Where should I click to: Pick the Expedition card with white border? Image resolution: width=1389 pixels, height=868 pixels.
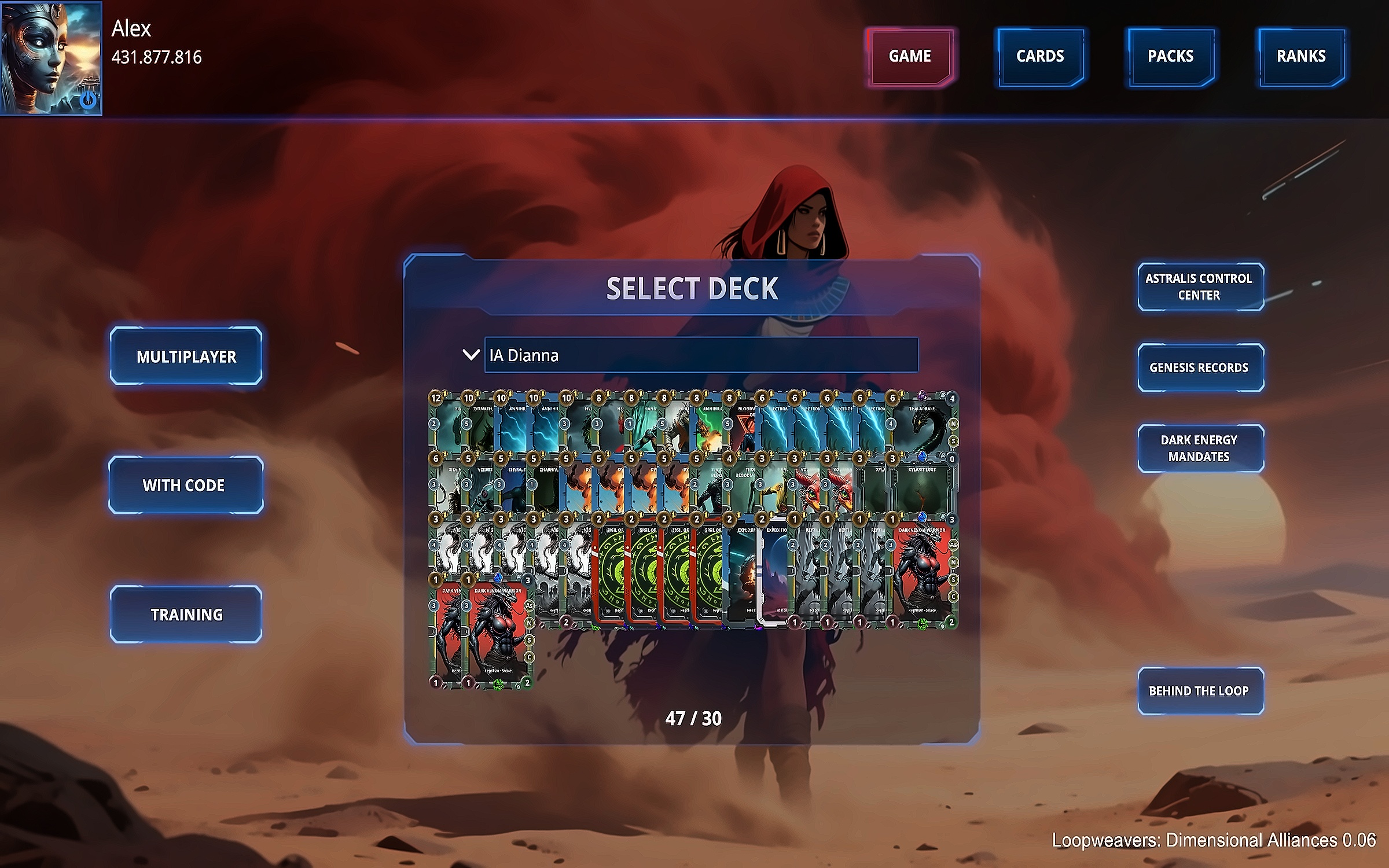773,573
